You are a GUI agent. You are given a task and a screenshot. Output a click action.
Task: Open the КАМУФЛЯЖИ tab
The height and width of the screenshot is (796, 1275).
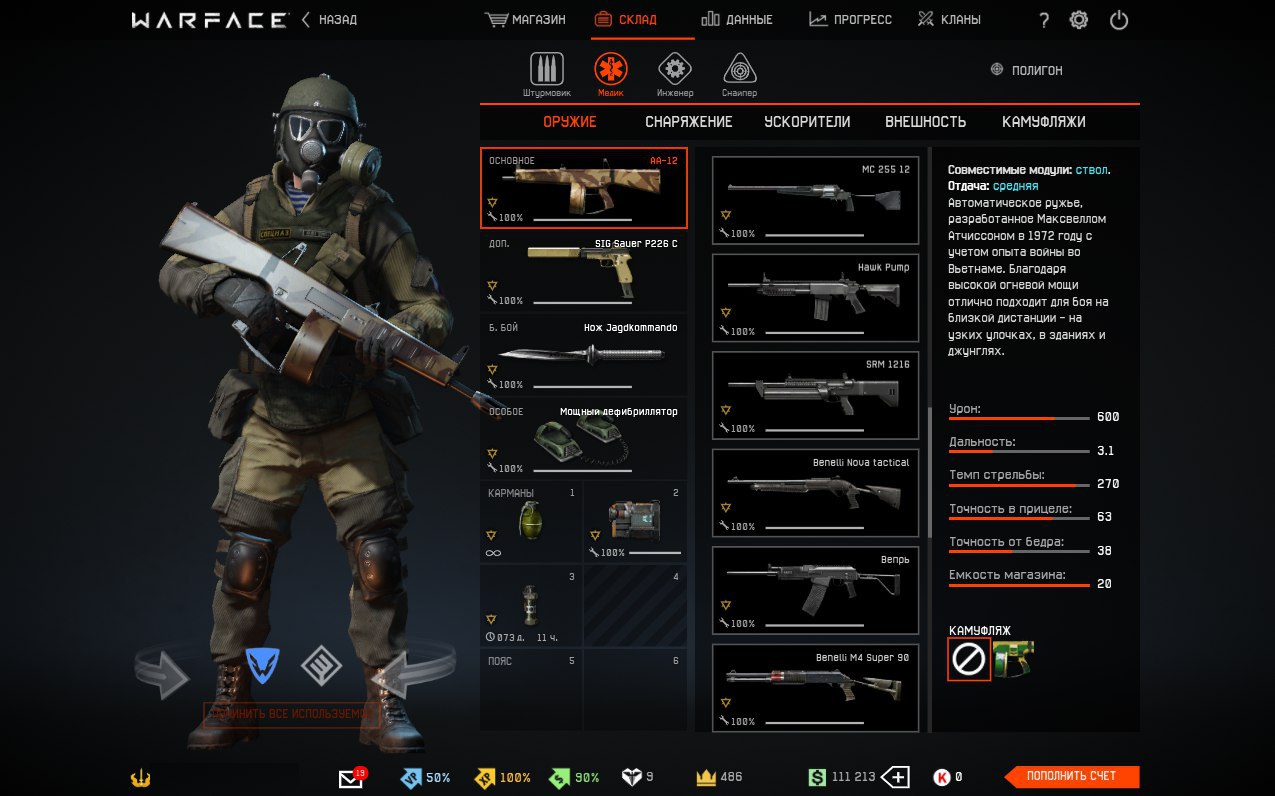[x=1043, y=122]
